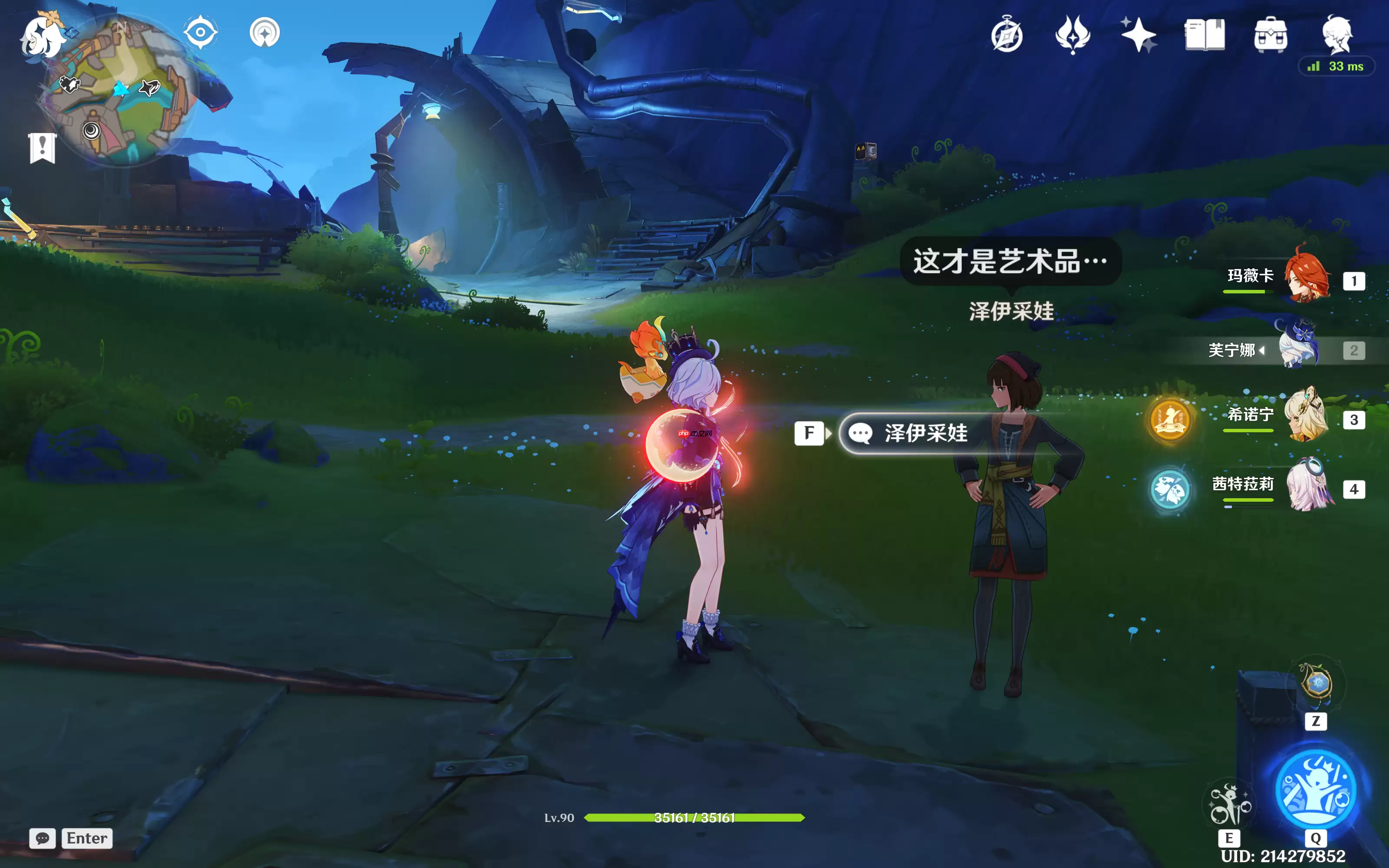
Task: Click the Enter button to open chat
Action: (86, 839)
